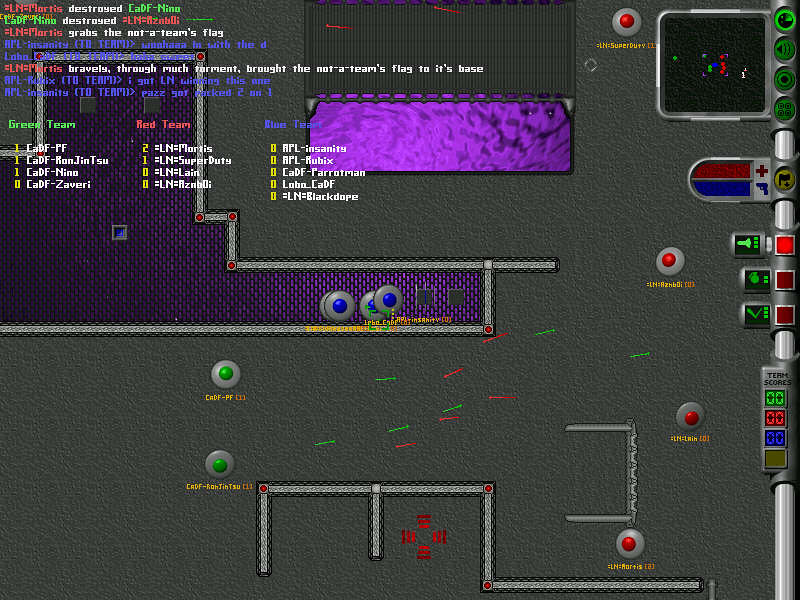
Task: Click the yellow flag drop button
Action: pos(784,179)
